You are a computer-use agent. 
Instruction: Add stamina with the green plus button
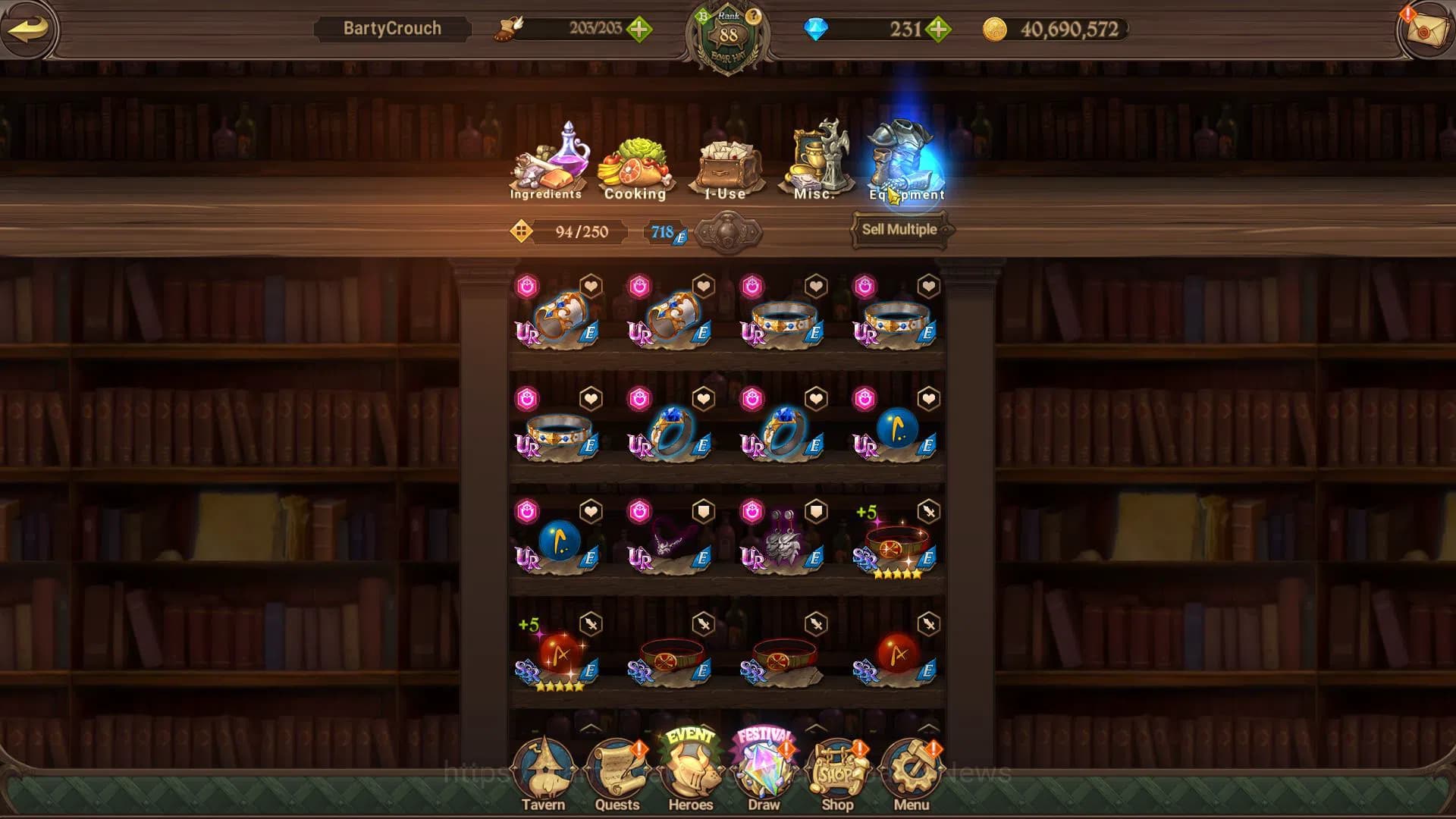(x=639, y=30)
